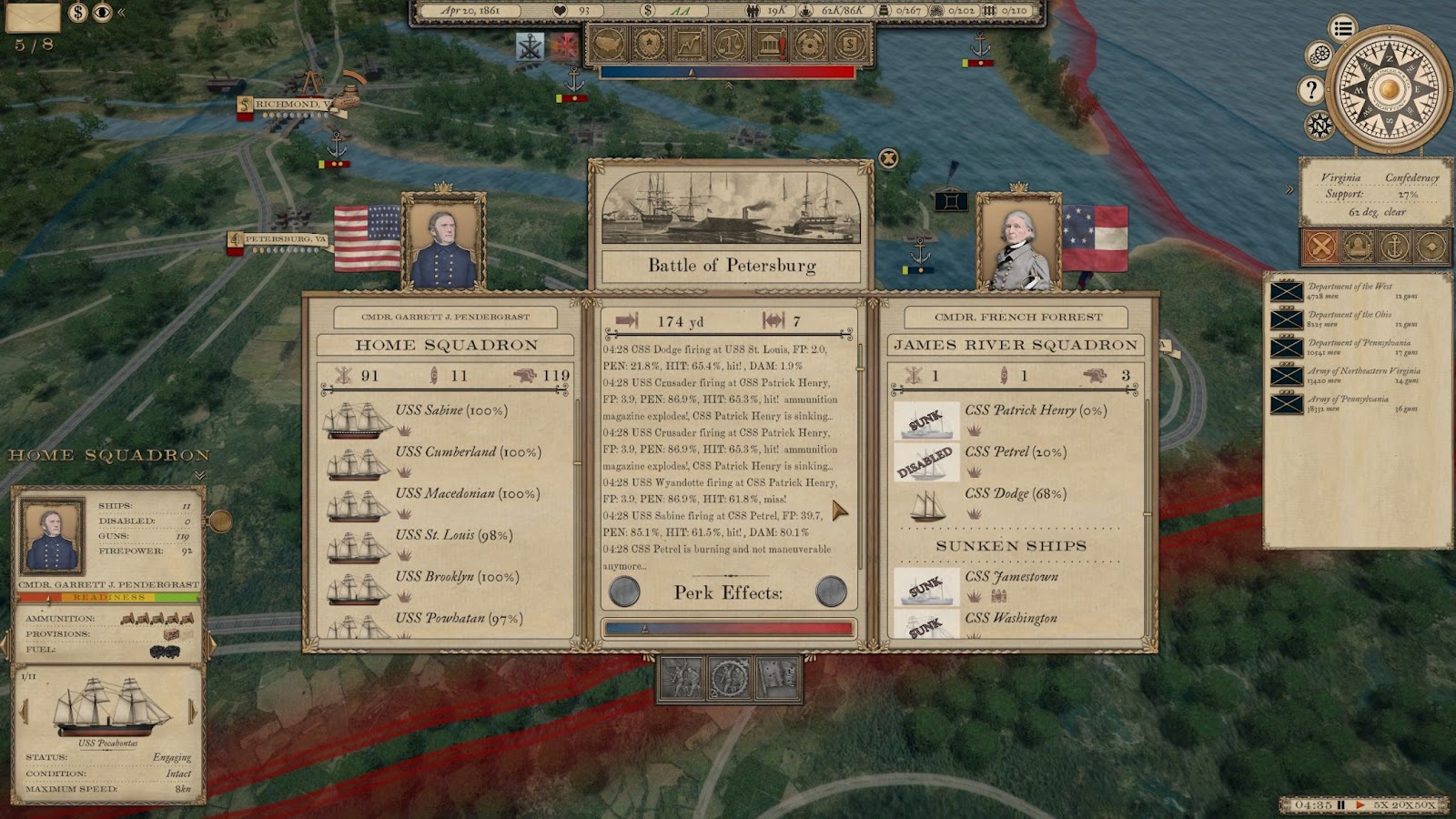
Task: Open the dollar coin finance panel
Action: tap(850, 43)
